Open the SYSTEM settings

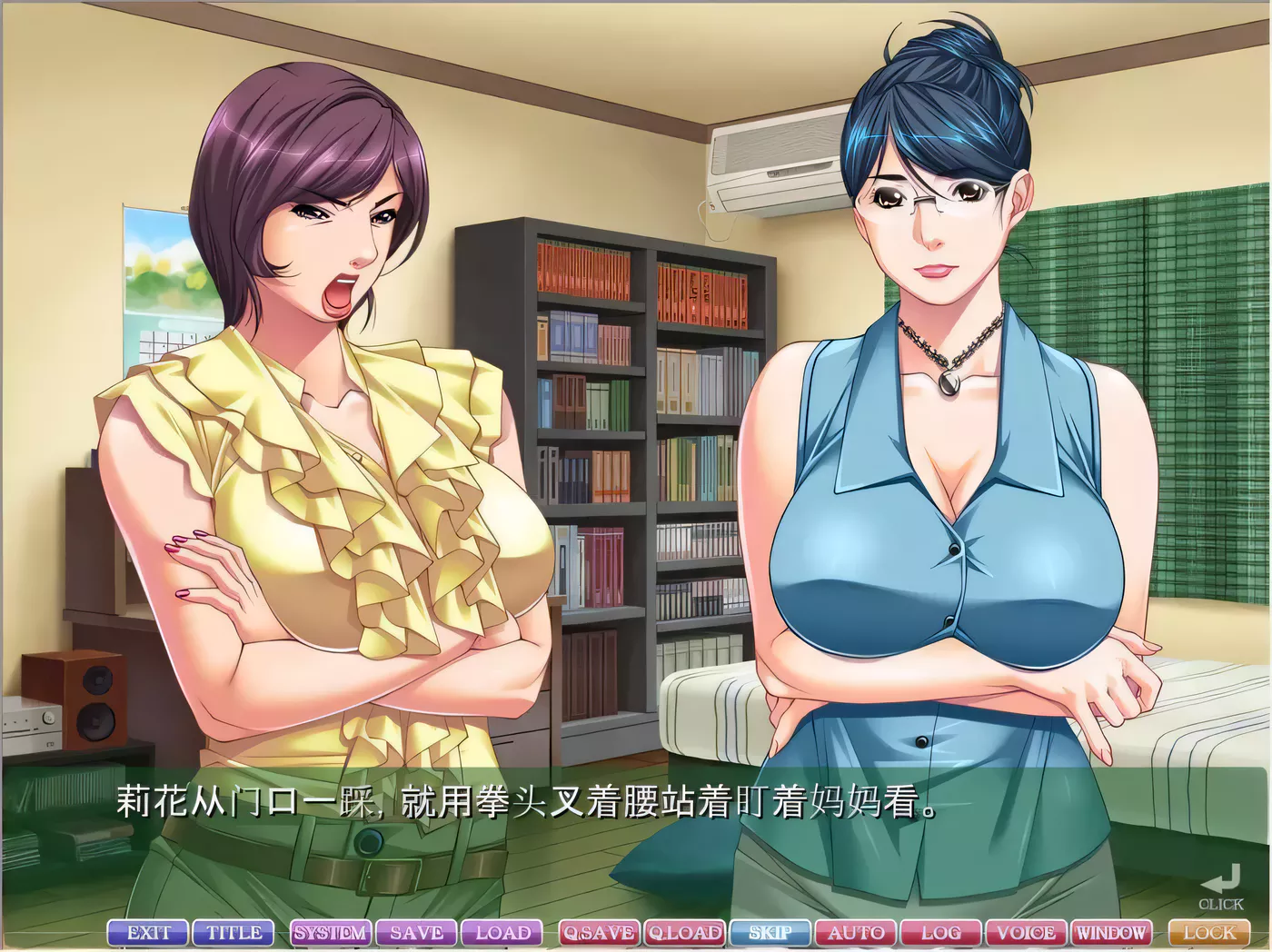[330, 933]
